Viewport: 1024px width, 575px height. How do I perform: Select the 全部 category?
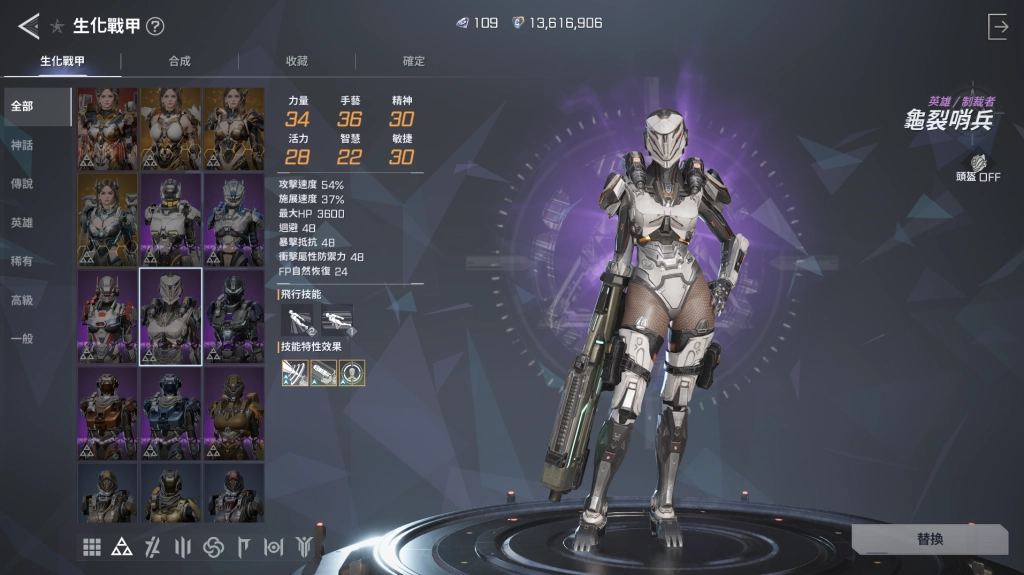pos(22,106)
